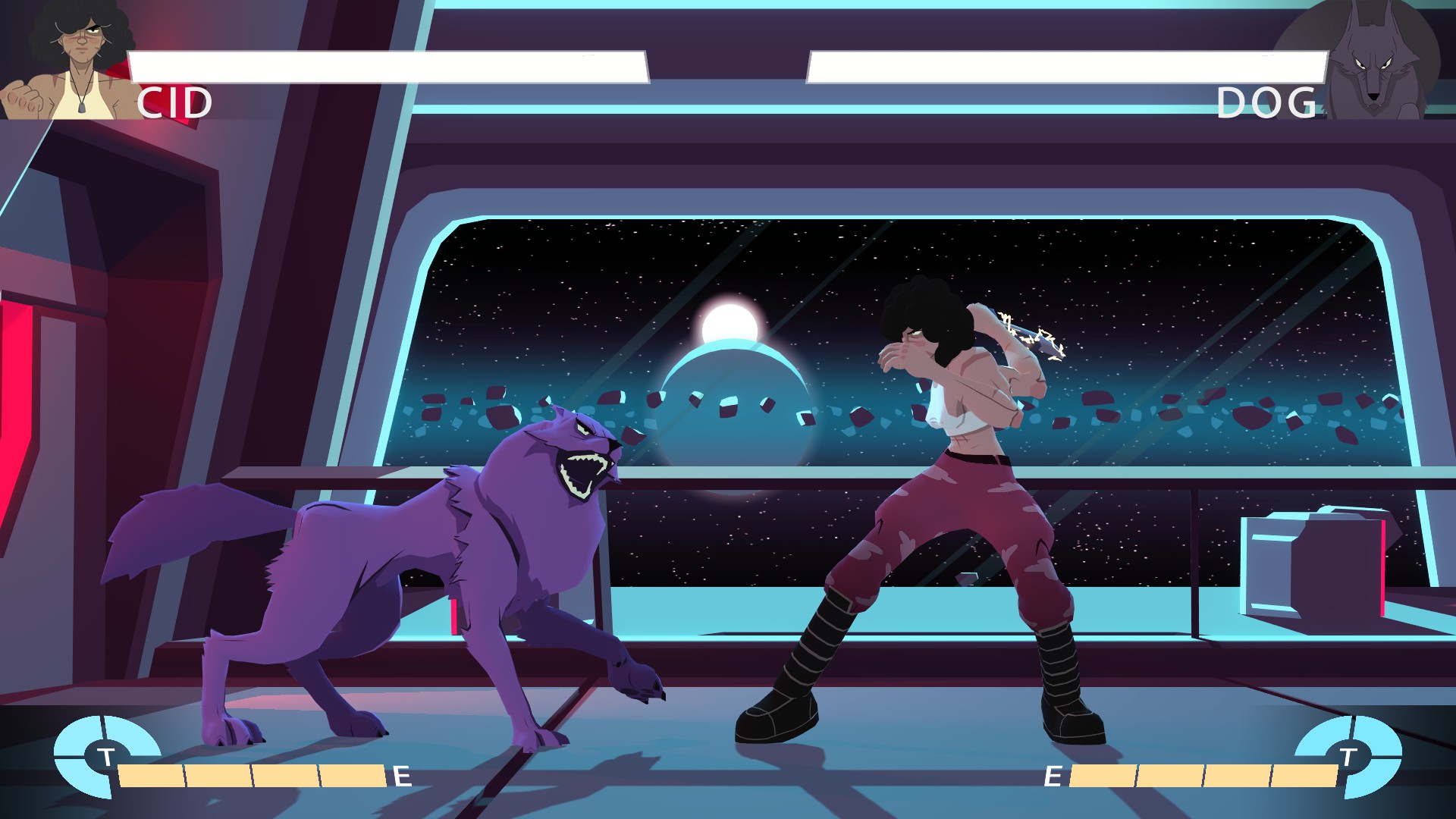Click the CID character portrait icon
This screenshot has height=819, width=1456.
click(x=64, y=61)
